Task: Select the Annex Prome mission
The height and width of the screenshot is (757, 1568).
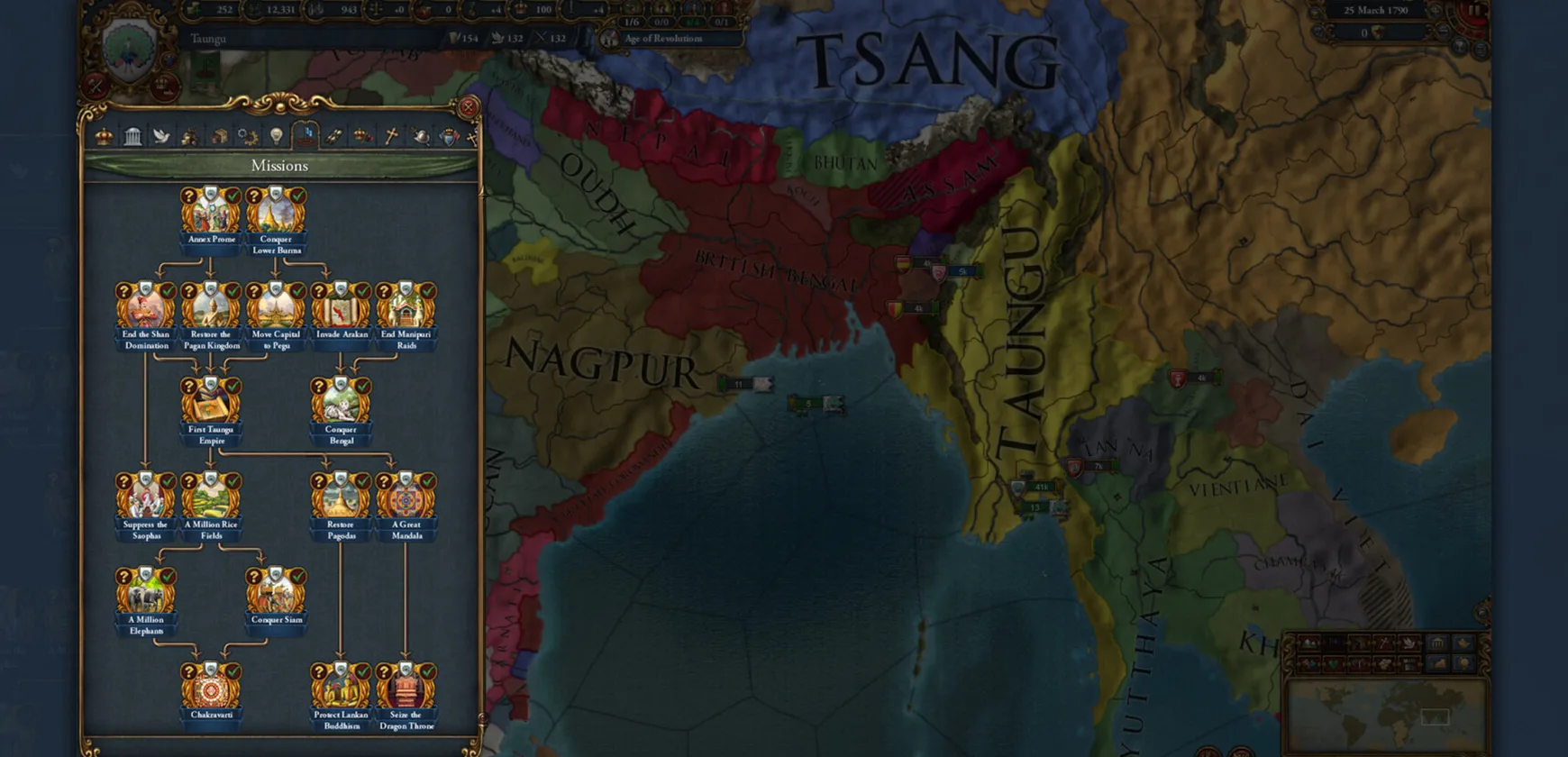Action: (x=211, y=214)
